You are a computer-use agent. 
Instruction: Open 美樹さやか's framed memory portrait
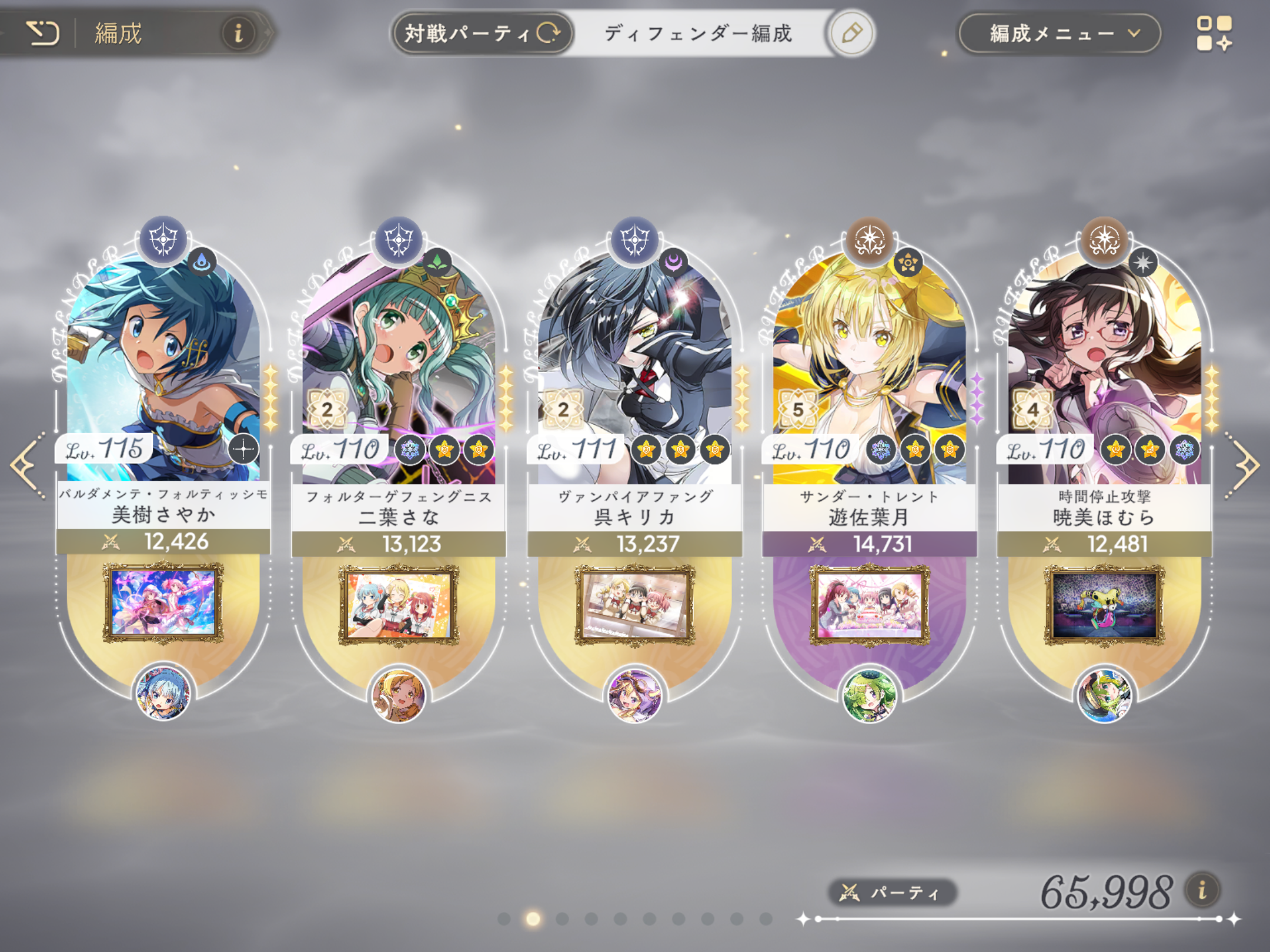(x=163, y=603)
